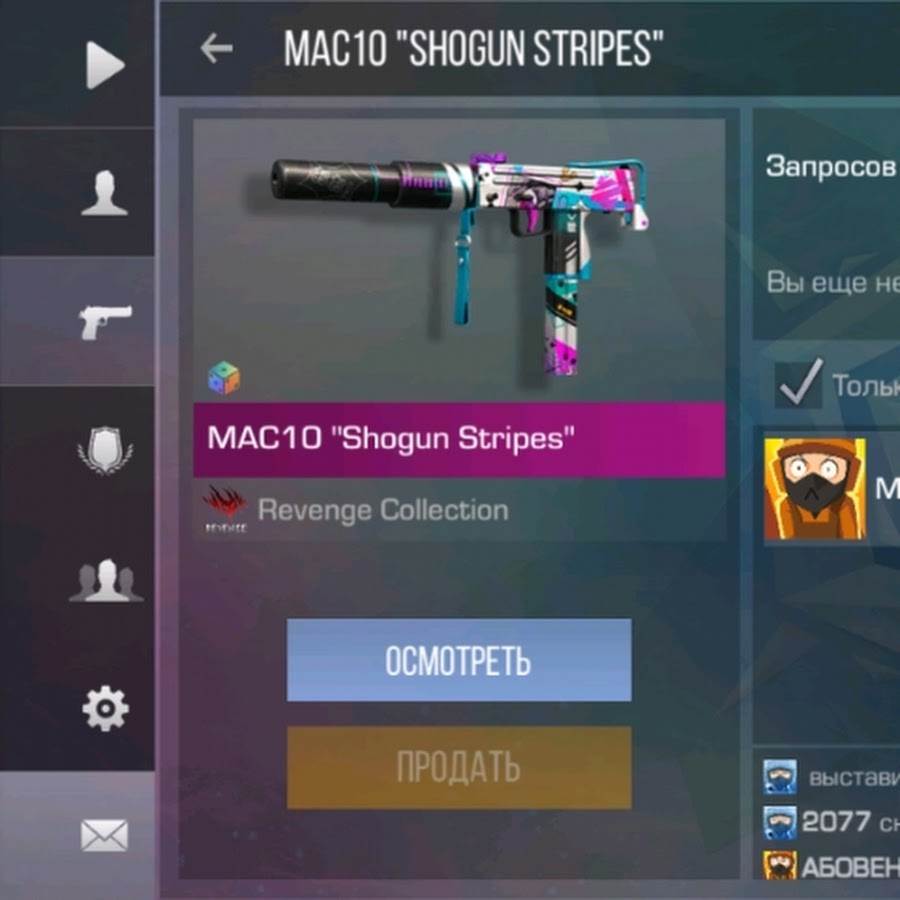Open settings via the gear icon
This screenshot has height=900, width=900.
coord(105,709)
